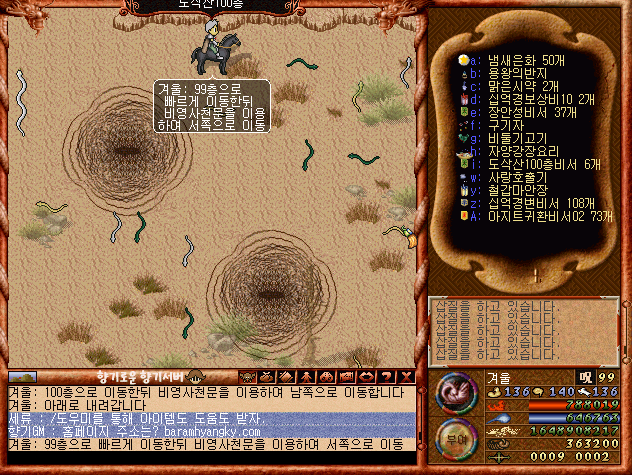The image size is (632, 475).
Task: Close the chat toolbar with X button
Action: click(406, 376)
